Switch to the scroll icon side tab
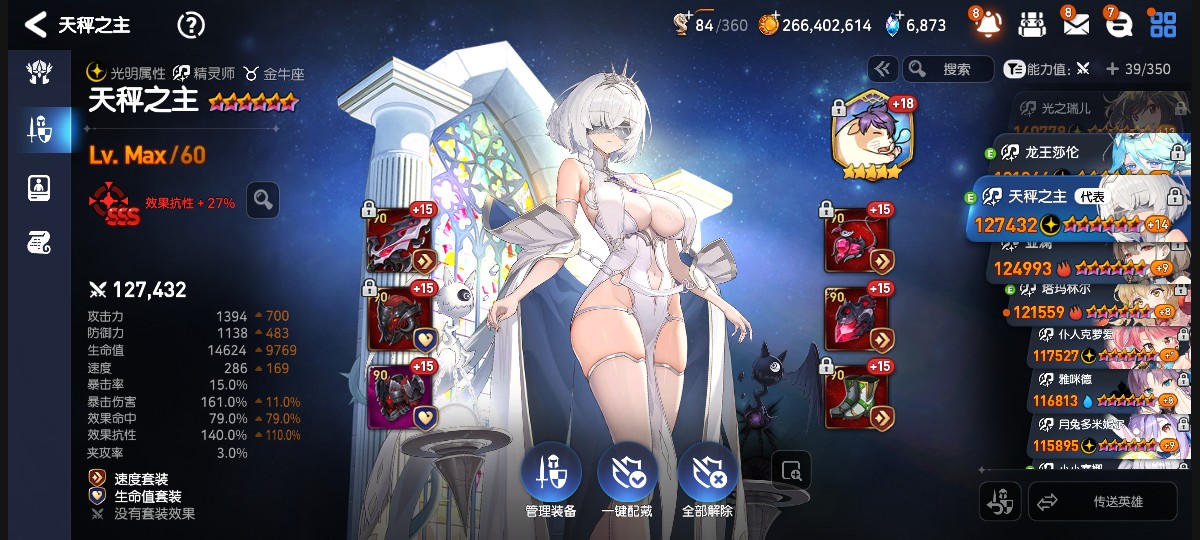 [39, 241]
